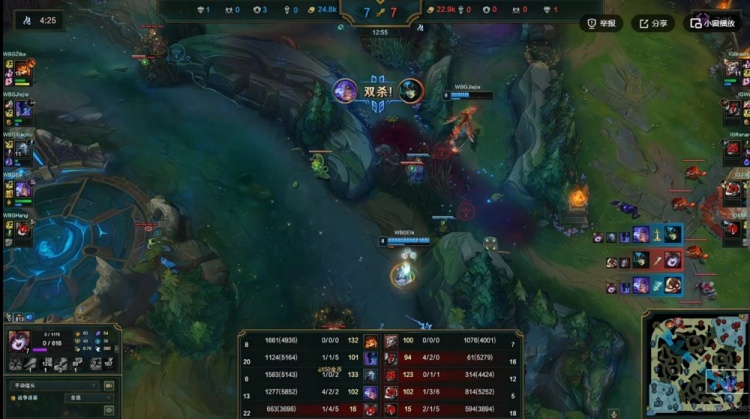Click the minimap in the corner
Viewport: 750px width, 419px height.
click(694, 366)
